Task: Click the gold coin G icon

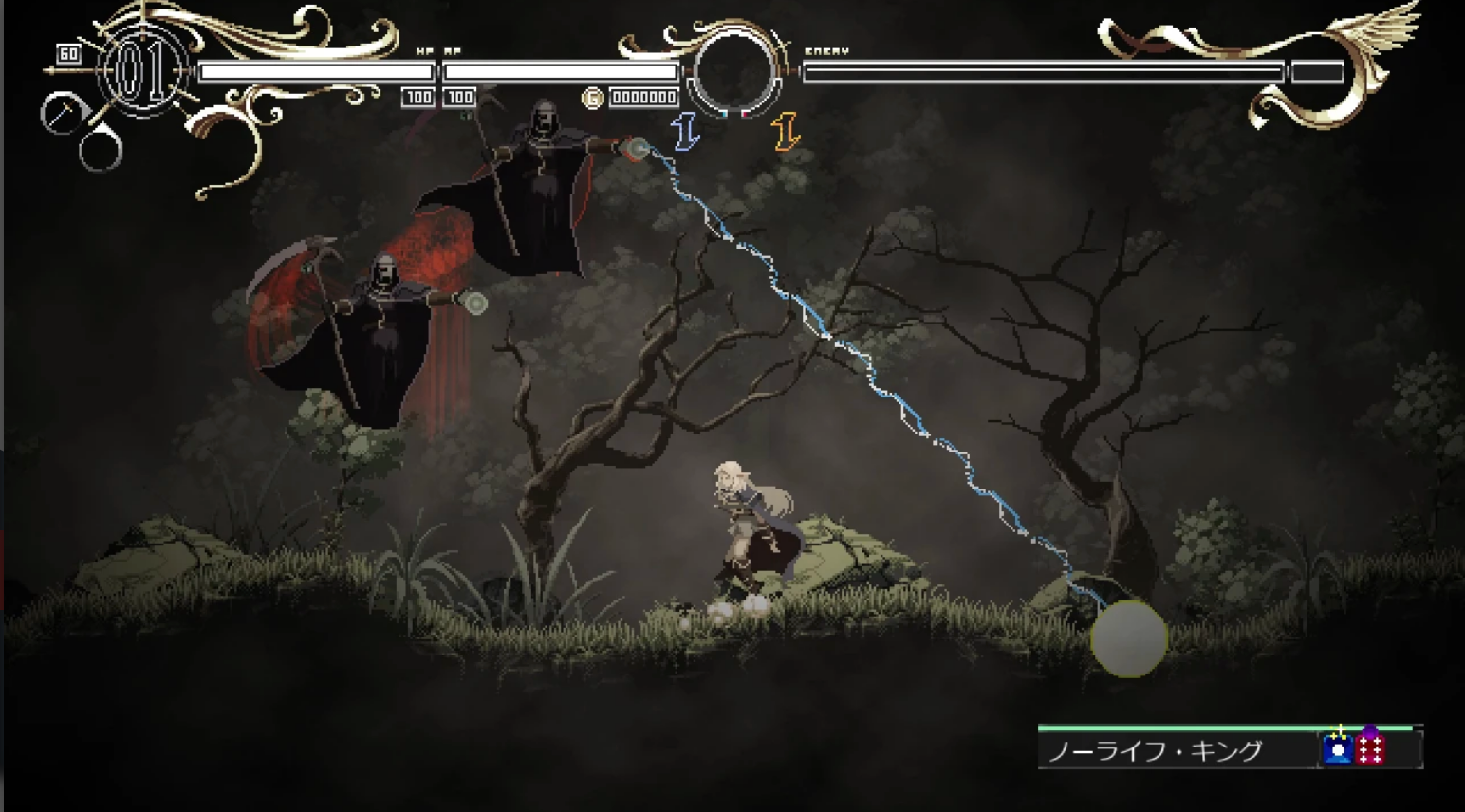Action: [591, 97]
